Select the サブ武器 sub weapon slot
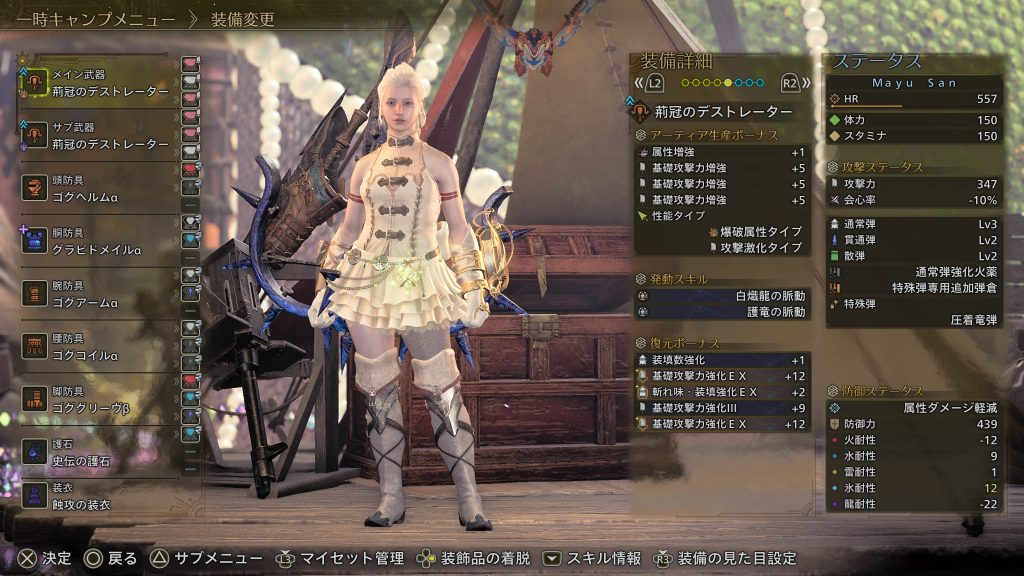Image resolution: width=1024 pixels, height=576 pixels. coord(100,137)
